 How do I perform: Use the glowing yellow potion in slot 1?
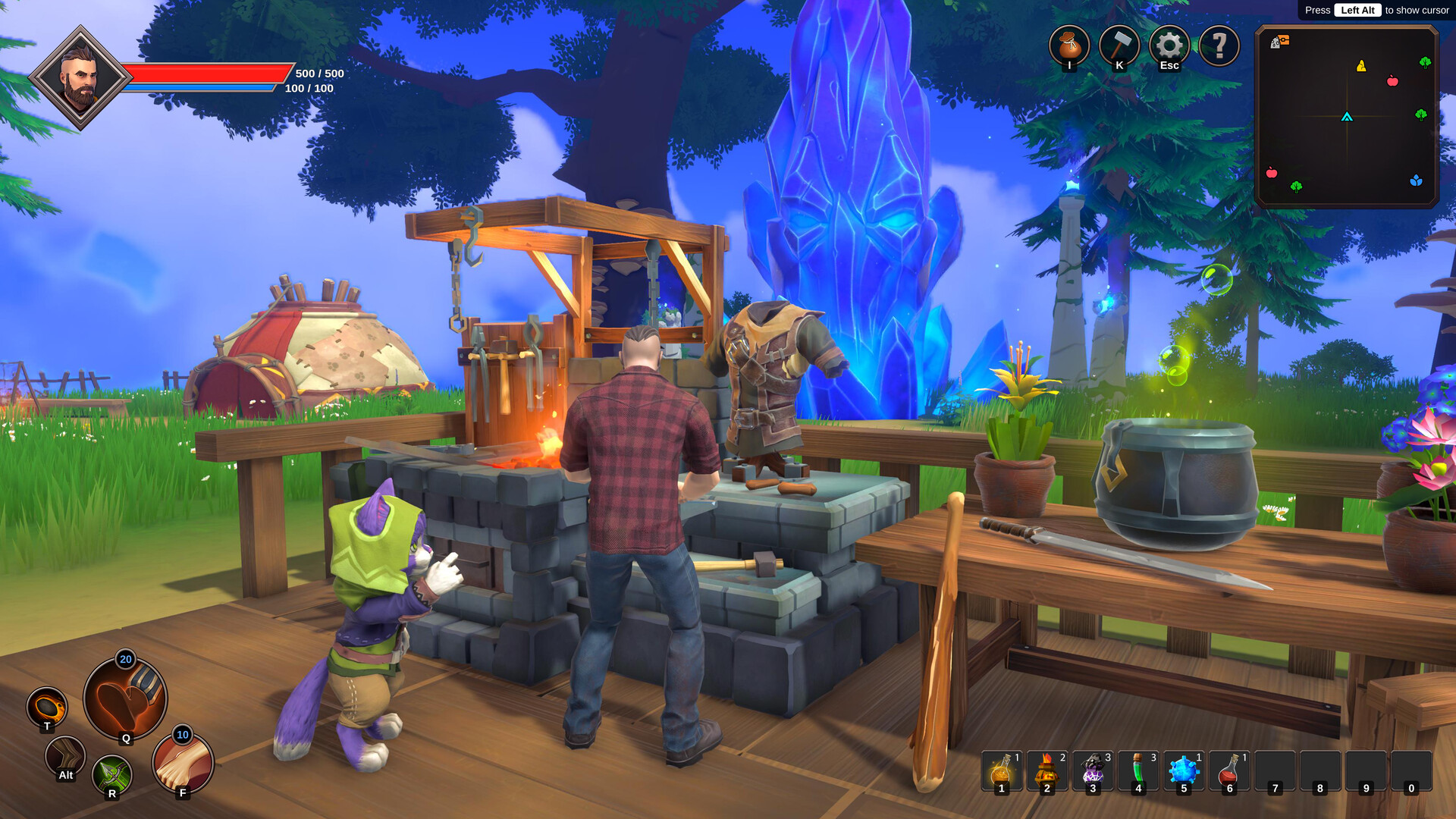tap(1002, 770)
